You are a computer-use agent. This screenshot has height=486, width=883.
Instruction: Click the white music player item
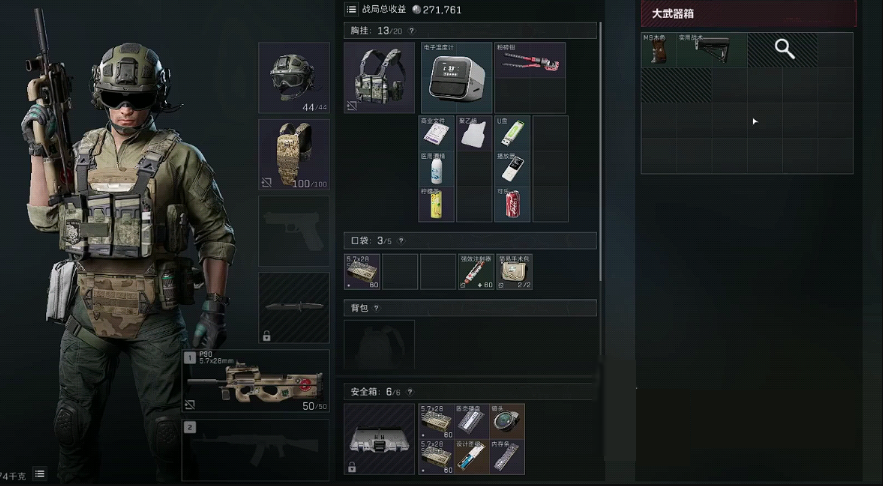511,169
